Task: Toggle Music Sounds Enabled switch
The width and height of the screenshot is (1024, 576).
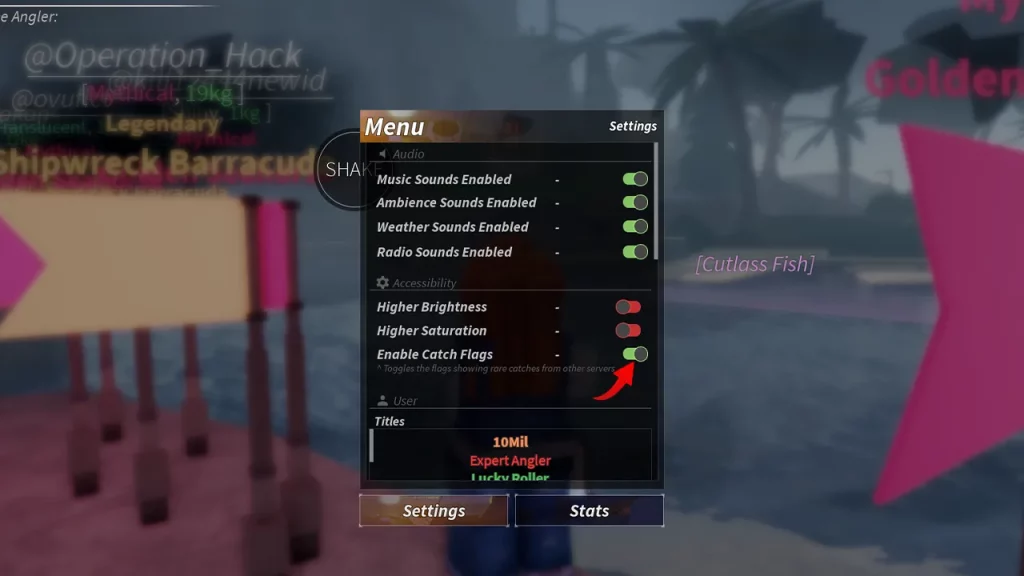Action: (635, 179)
